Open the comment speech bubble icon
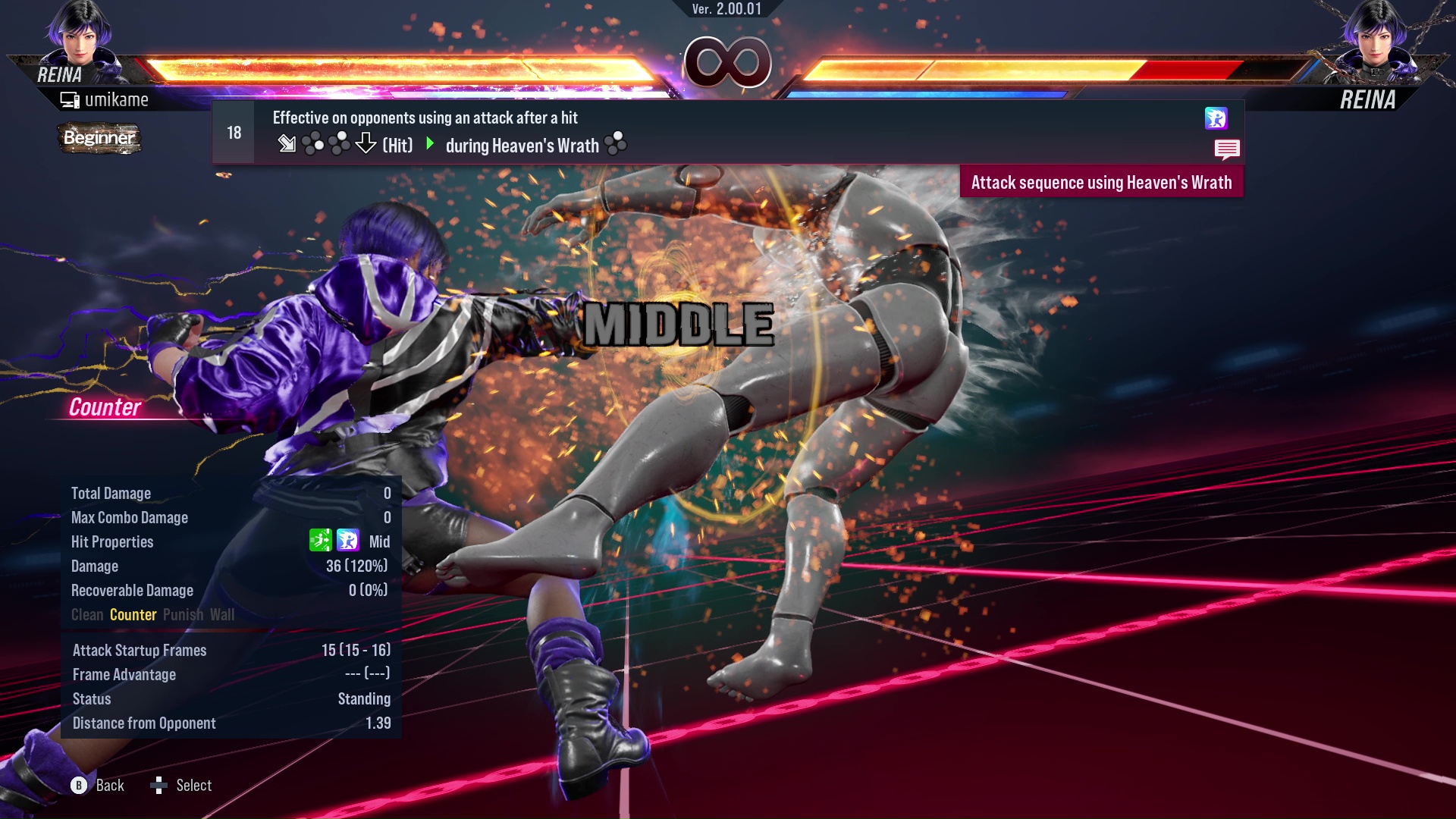 1227,149
